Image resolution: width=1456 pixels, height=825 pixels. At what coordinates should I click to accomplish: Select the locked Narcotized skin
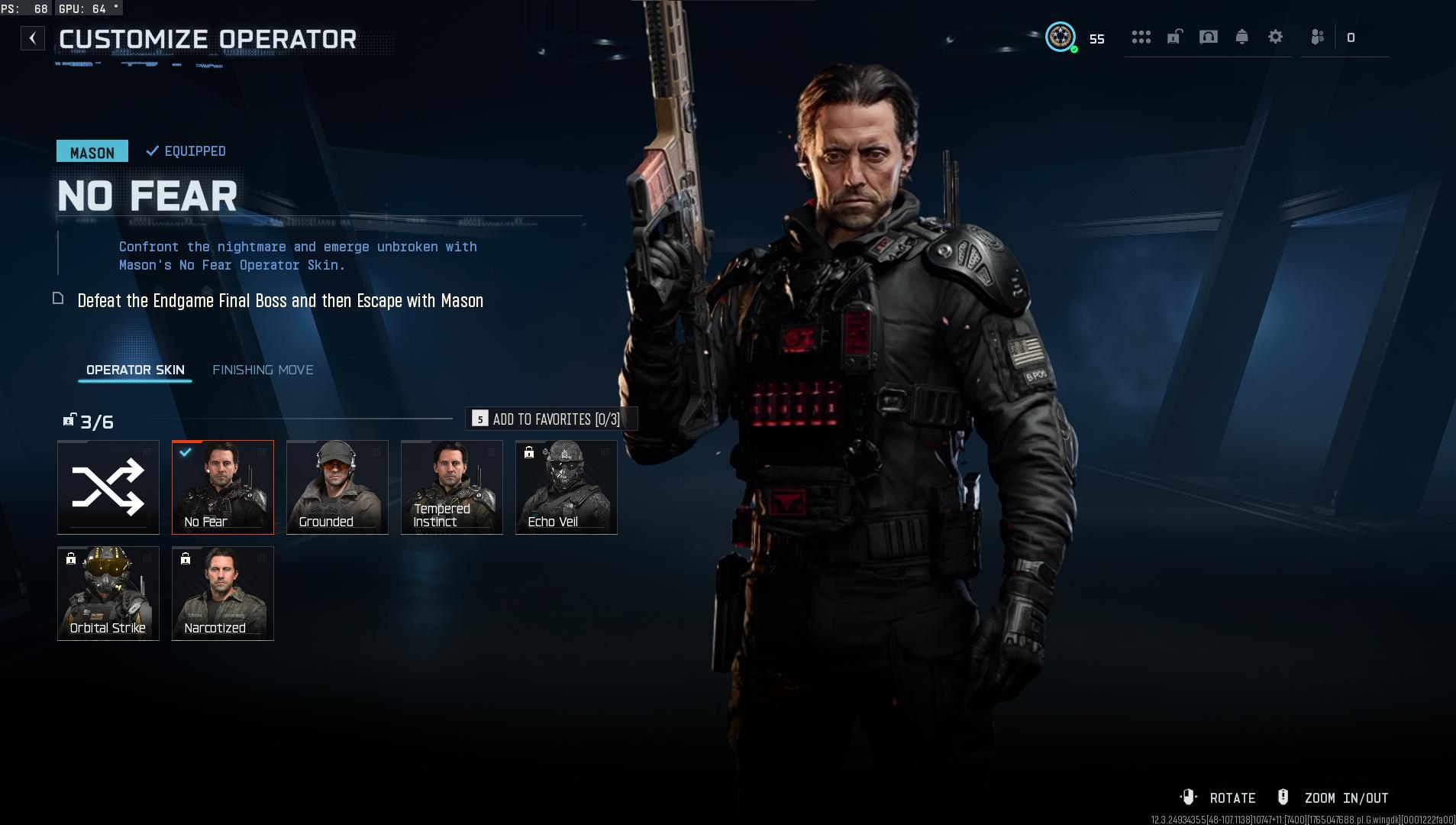223,593
